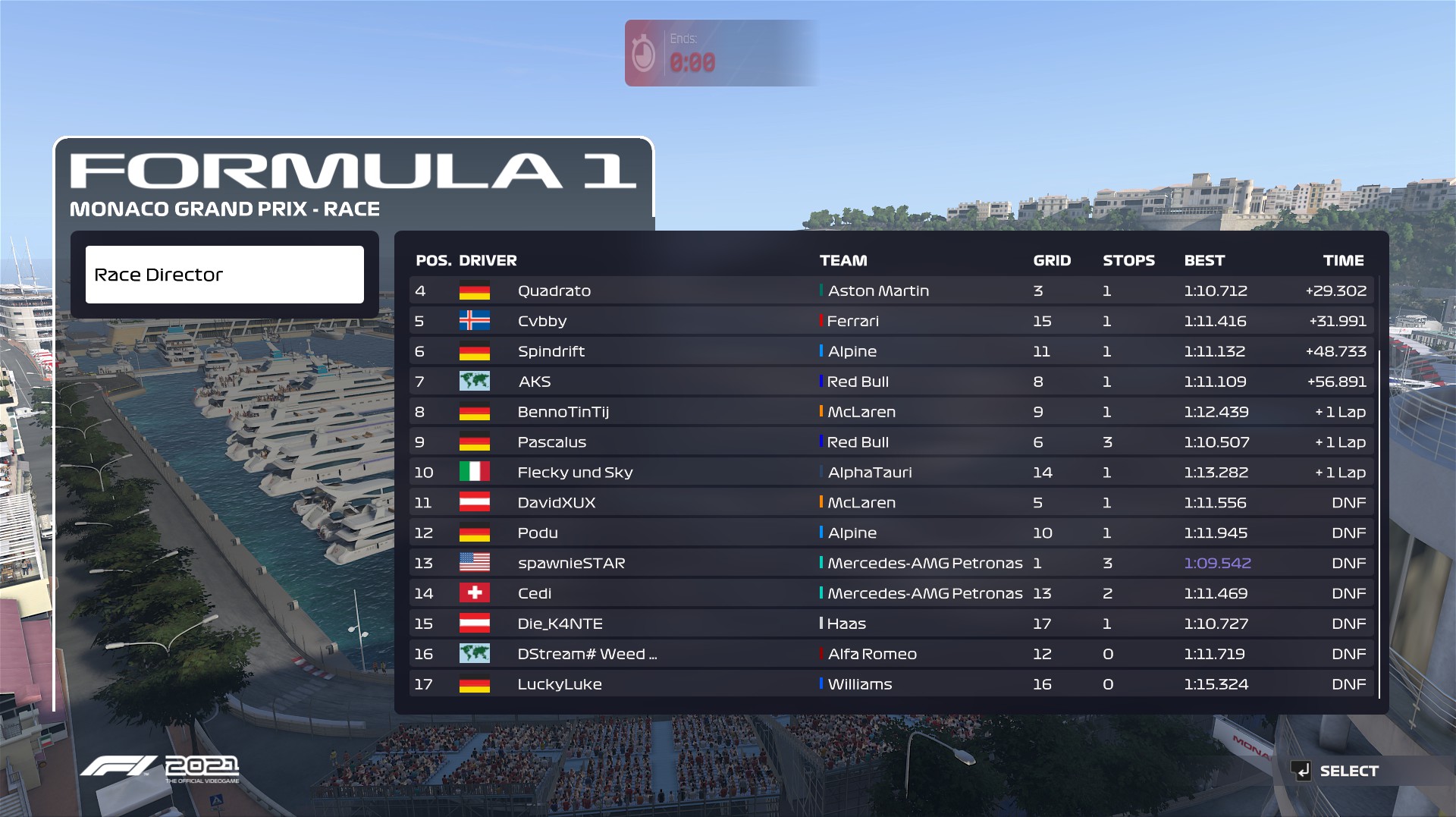Select the Race Director menu entry
The width and height of the screenshot is (1456, 817).
[x=224, y=275]
